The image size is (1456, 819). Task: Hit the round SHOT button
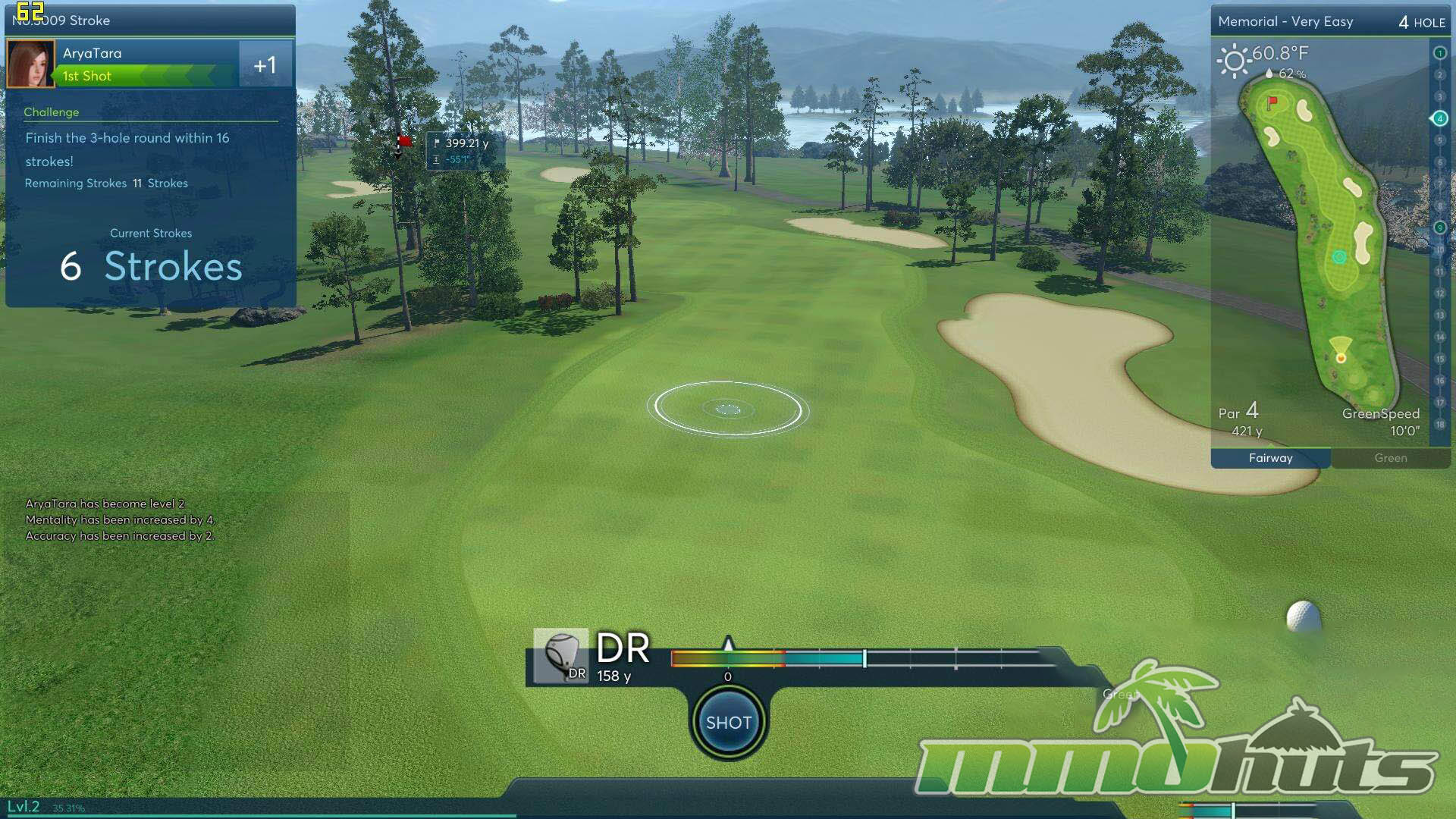coord(728,723)
